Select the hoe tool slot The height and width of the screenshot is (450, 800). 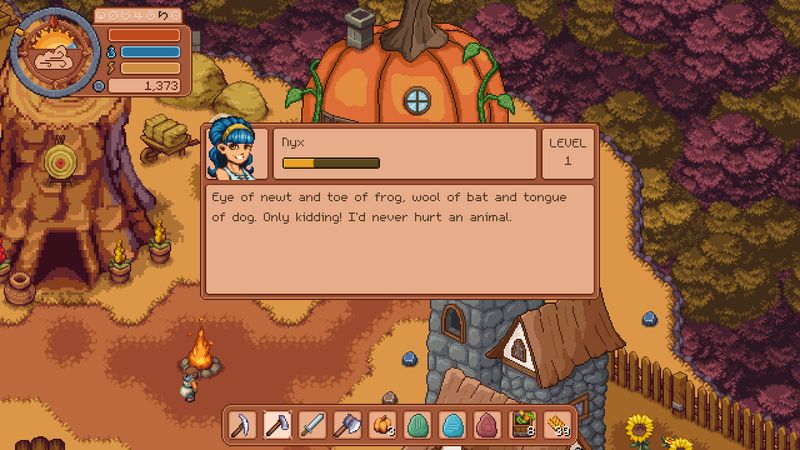pos(277,425)
